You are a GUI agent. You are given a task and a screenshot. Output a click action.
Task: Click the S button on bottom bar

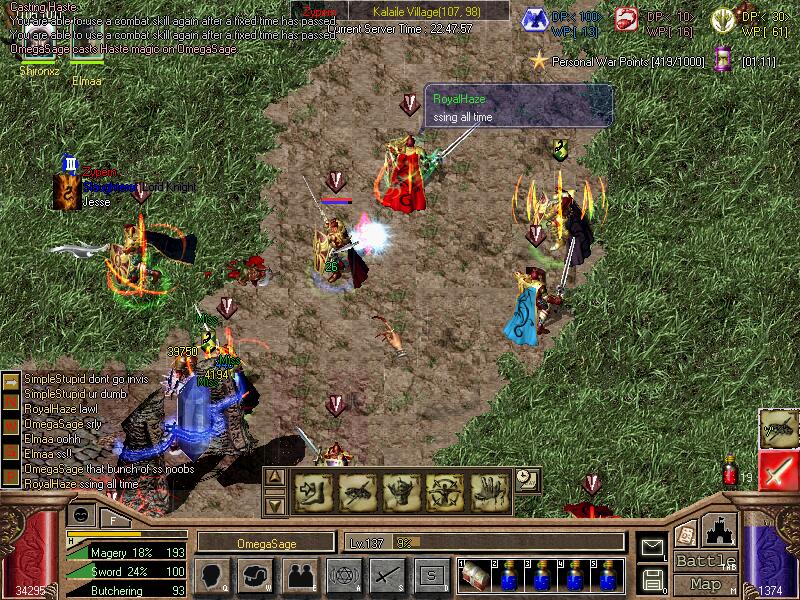430,575
